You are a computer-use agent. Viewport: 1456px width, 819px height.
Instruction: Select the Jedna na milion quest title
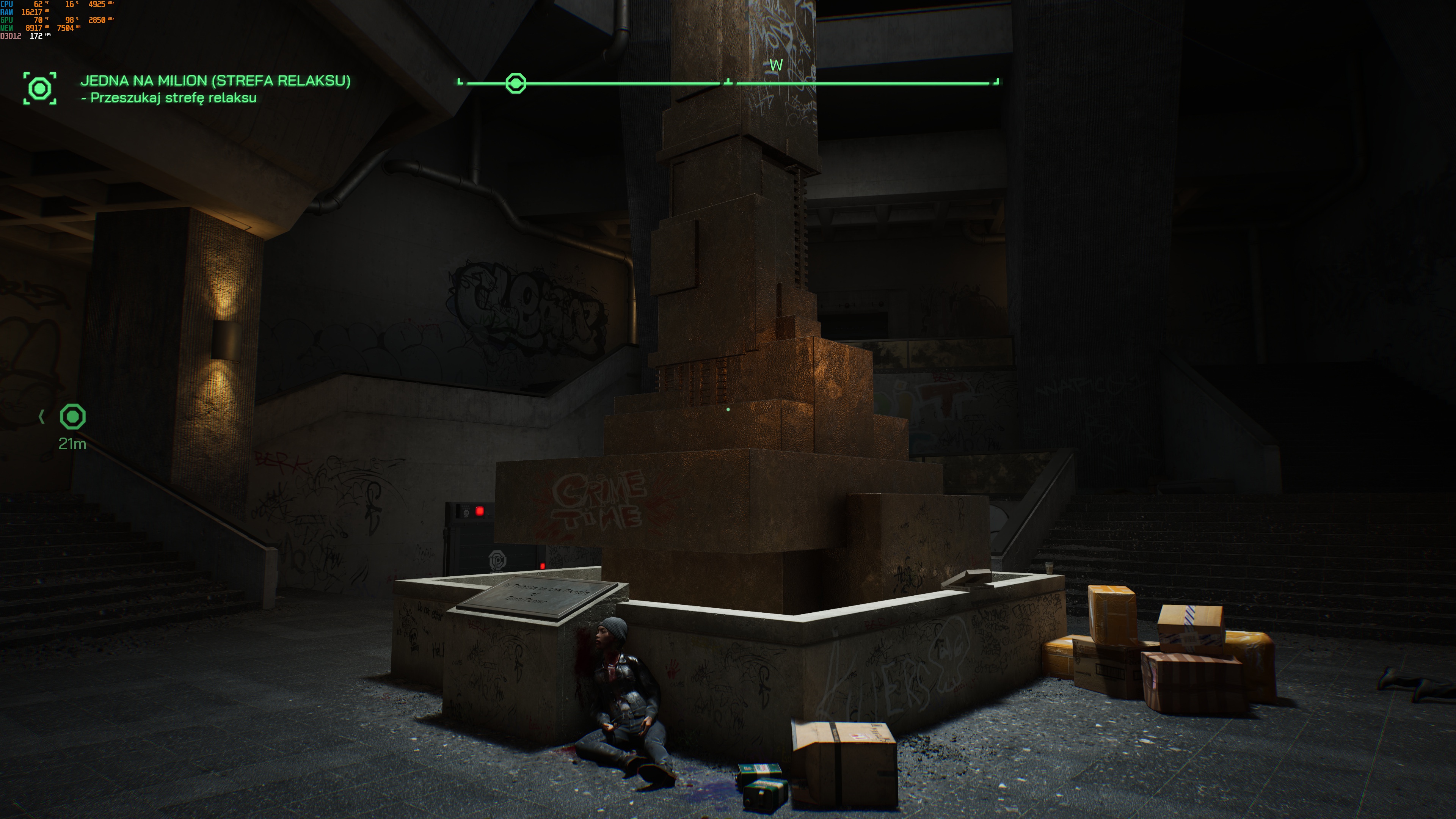pos(215,81)
